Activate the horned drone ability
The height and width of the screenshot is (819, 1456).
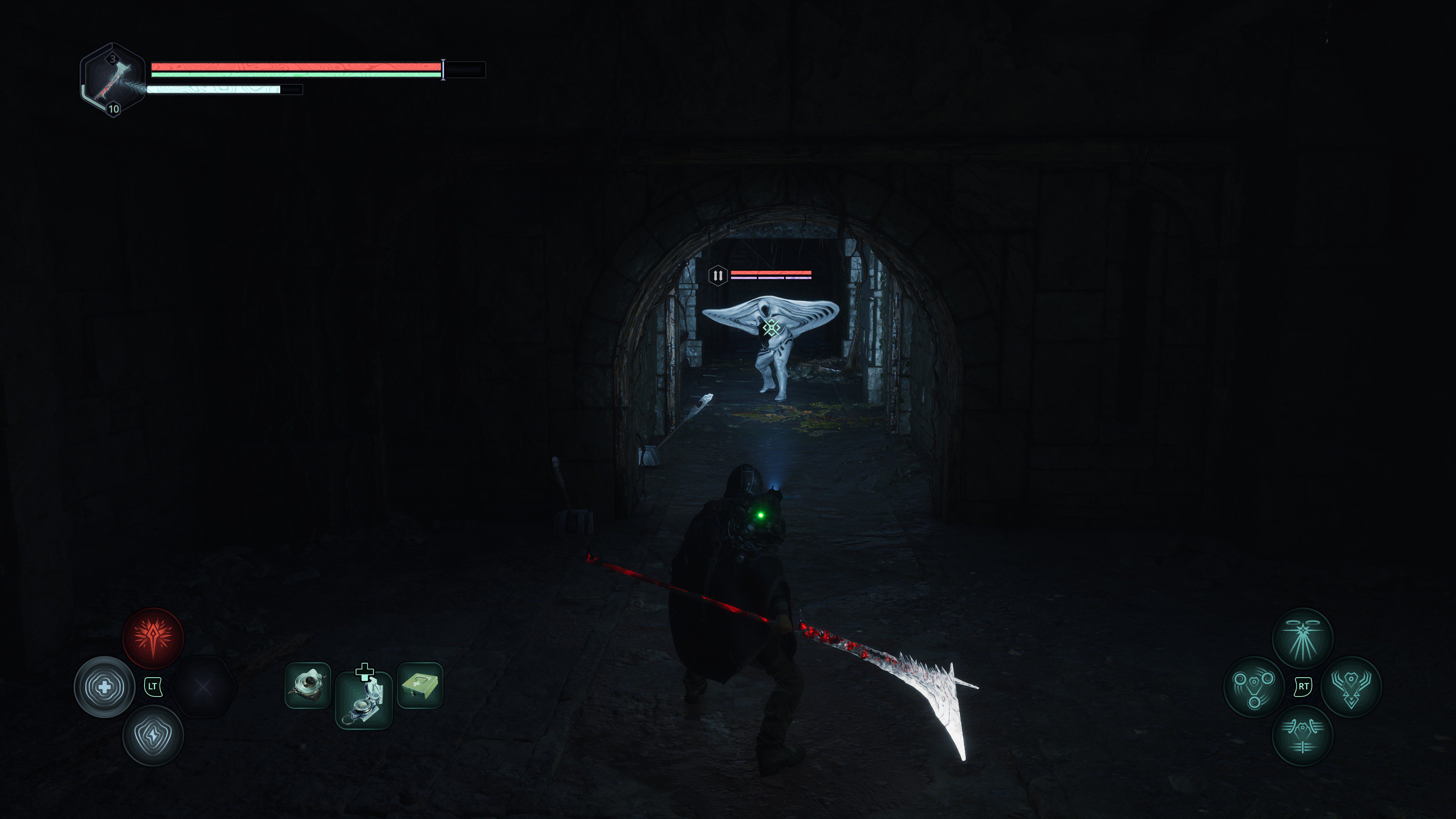tap(1351, 687)
